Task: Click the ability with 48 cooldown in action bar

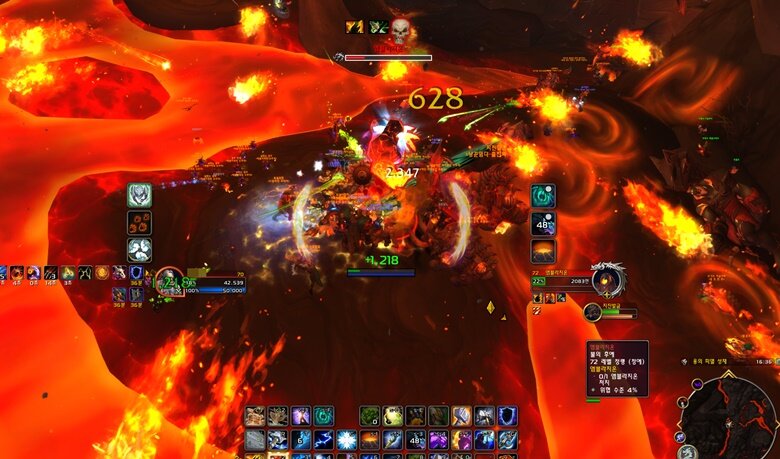Action: 416,439
